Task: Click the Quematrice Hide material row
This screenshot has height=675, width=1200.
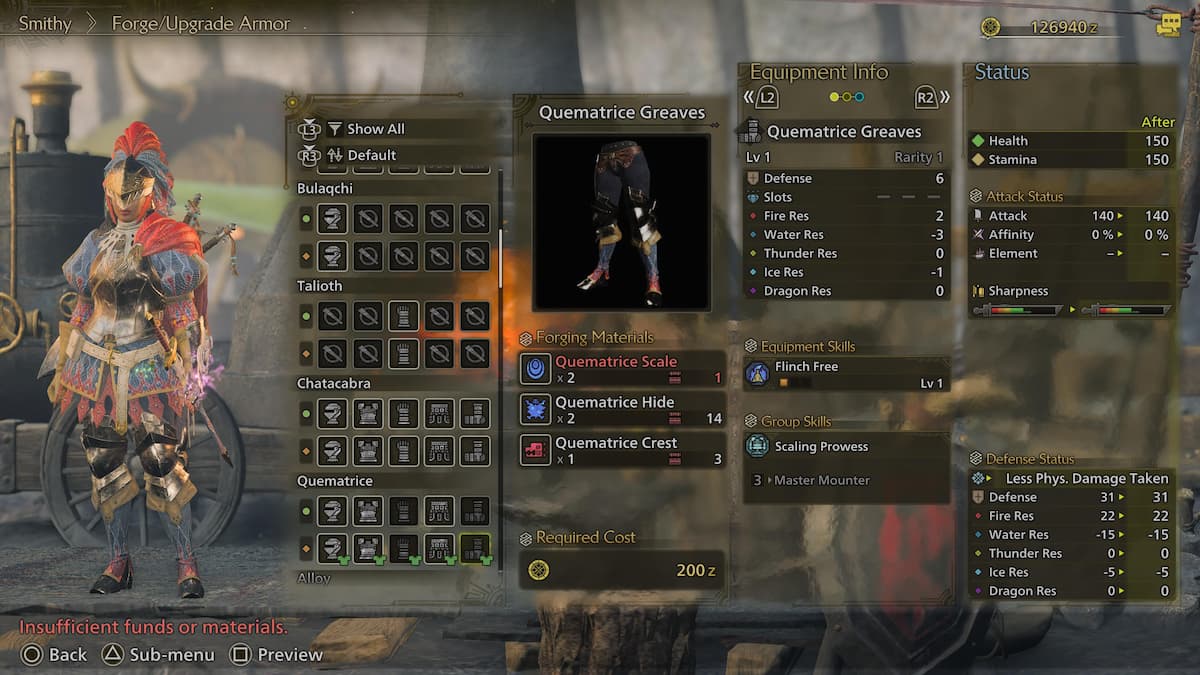Action: (x=623, y=410)
